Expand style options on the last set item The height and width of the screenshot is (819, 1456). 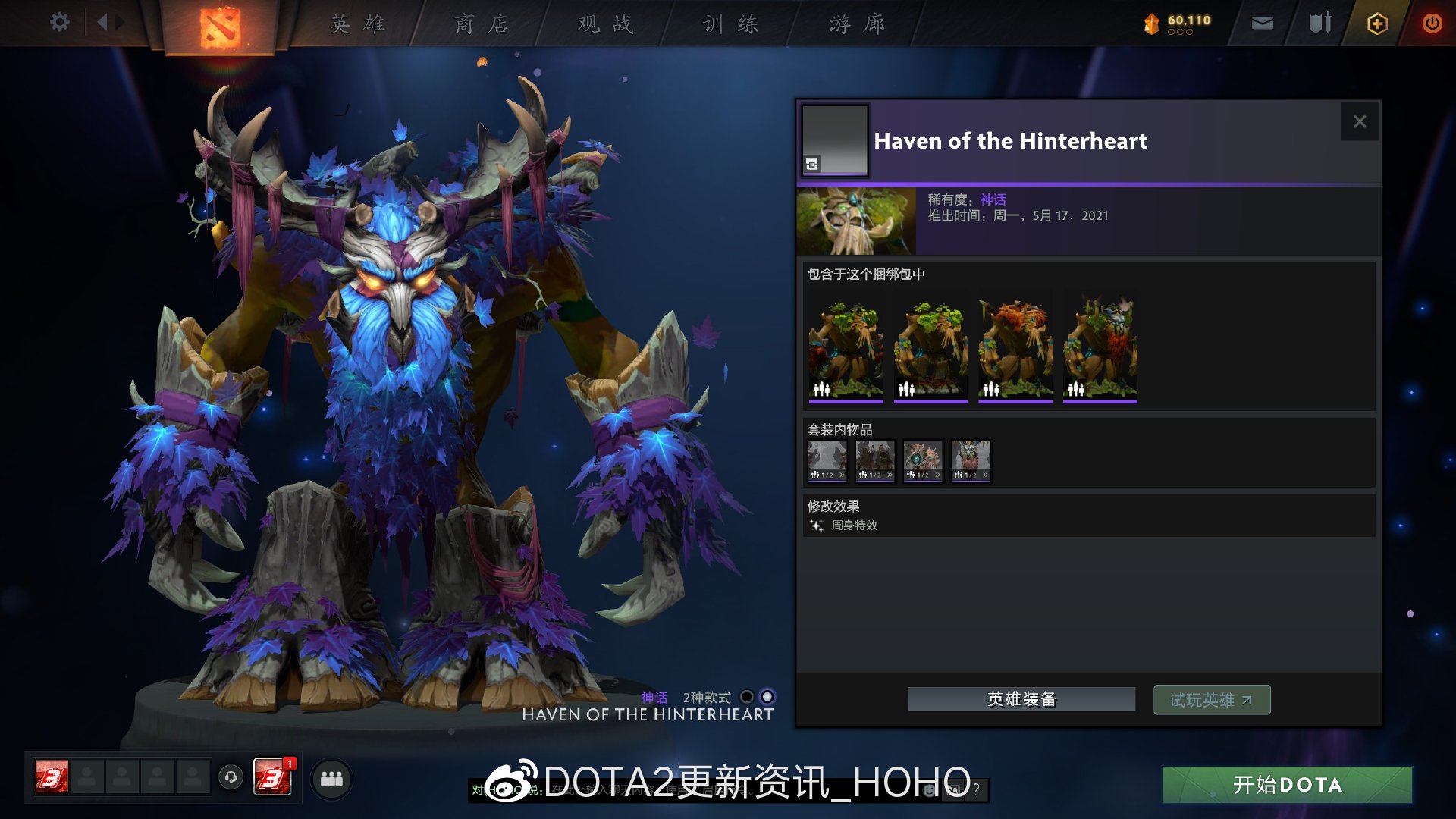984,475
